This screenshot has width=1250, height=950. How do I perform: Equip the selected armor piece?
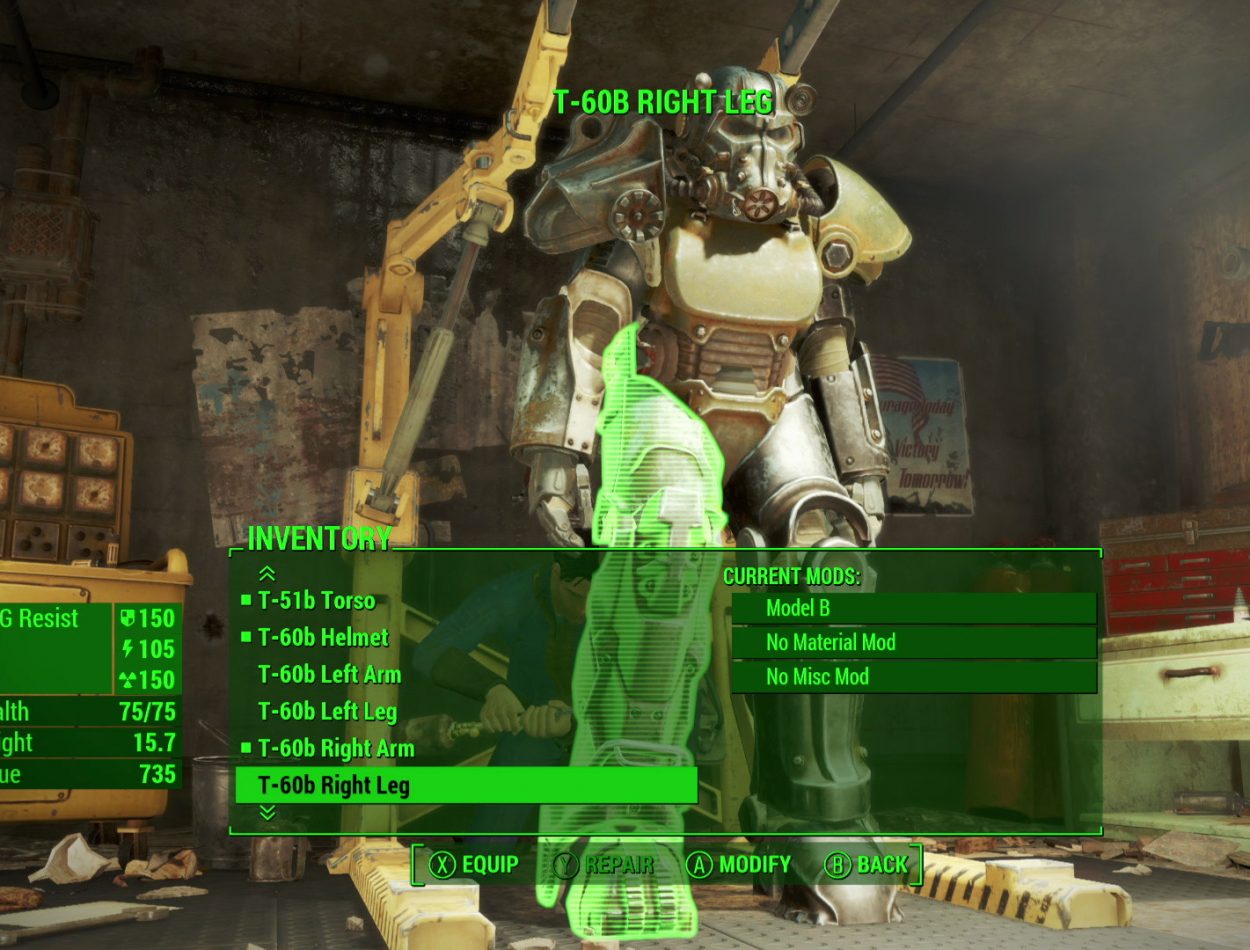[474, 865]
